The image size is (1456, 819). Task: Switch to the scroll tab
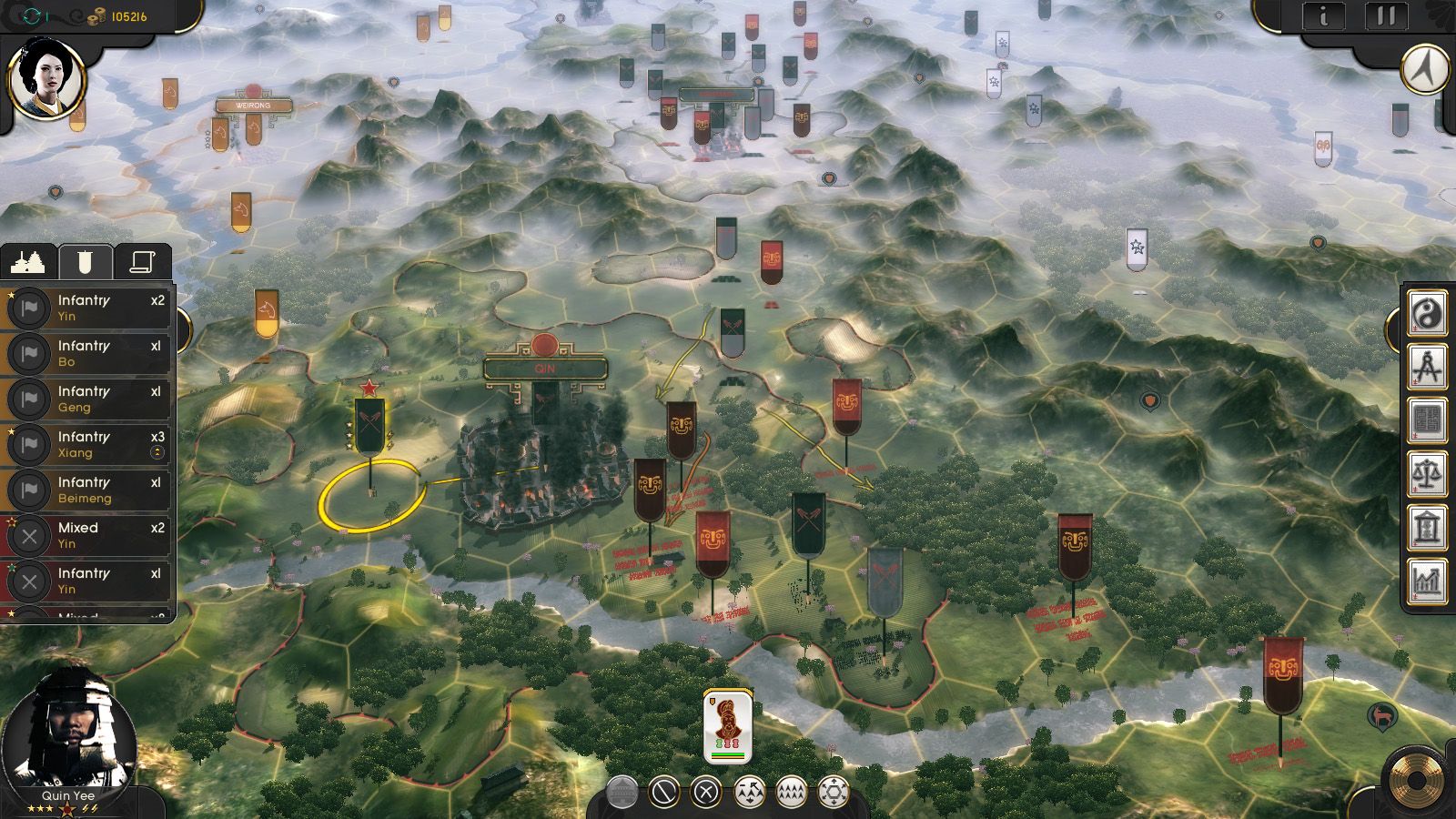pos(143,262)
